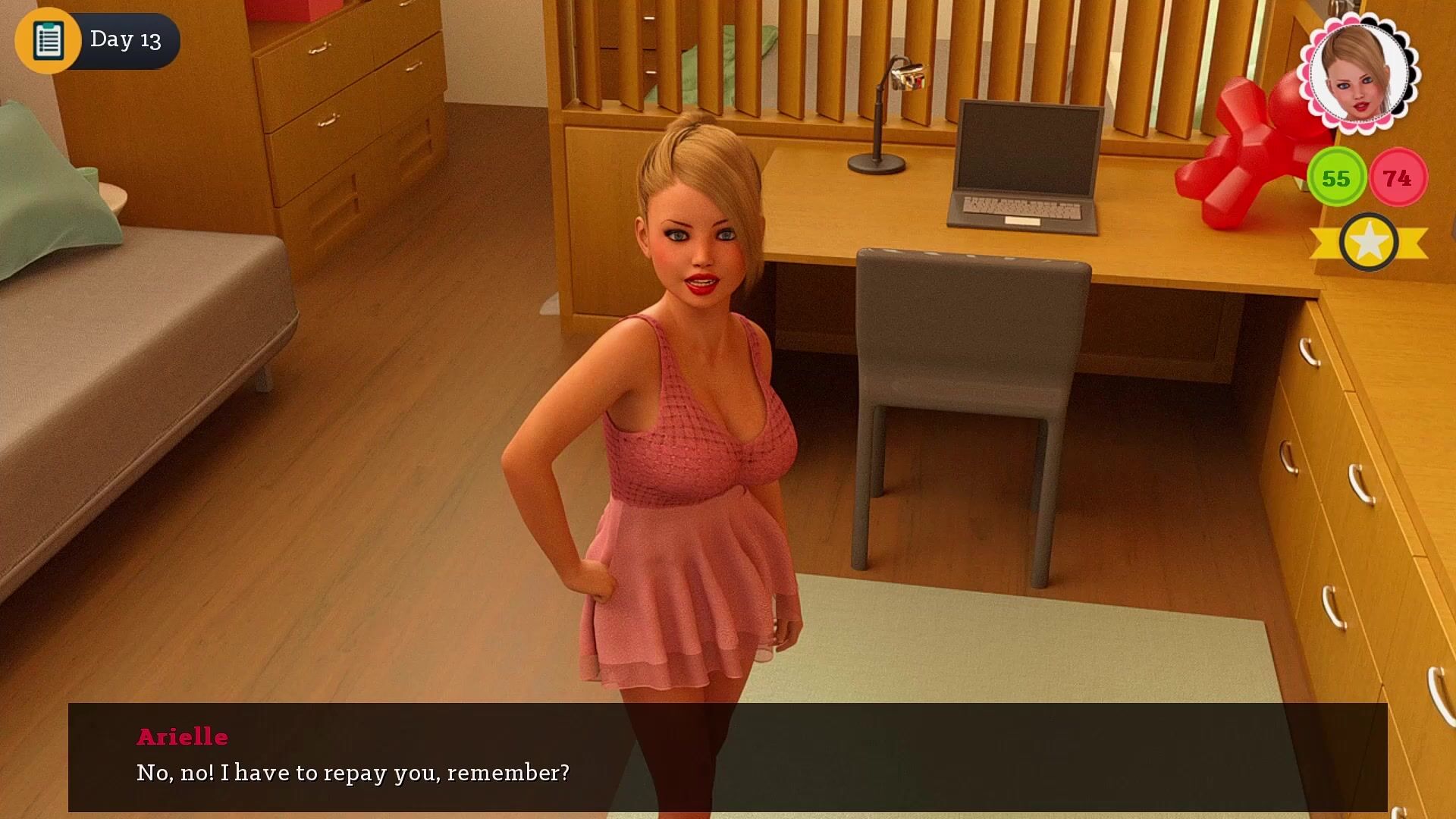Viewport: 1456px width, 819px height.
Task: Open the clipboard journal icon
Action: click(48, 40)
